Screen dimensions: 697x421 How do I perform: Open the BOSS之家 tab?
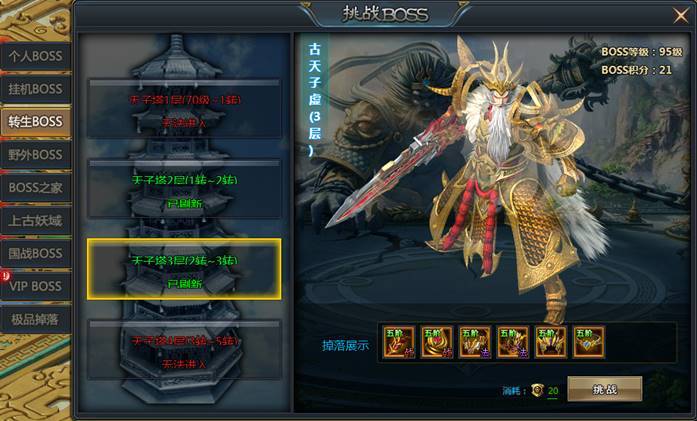(x=35, y=188)
